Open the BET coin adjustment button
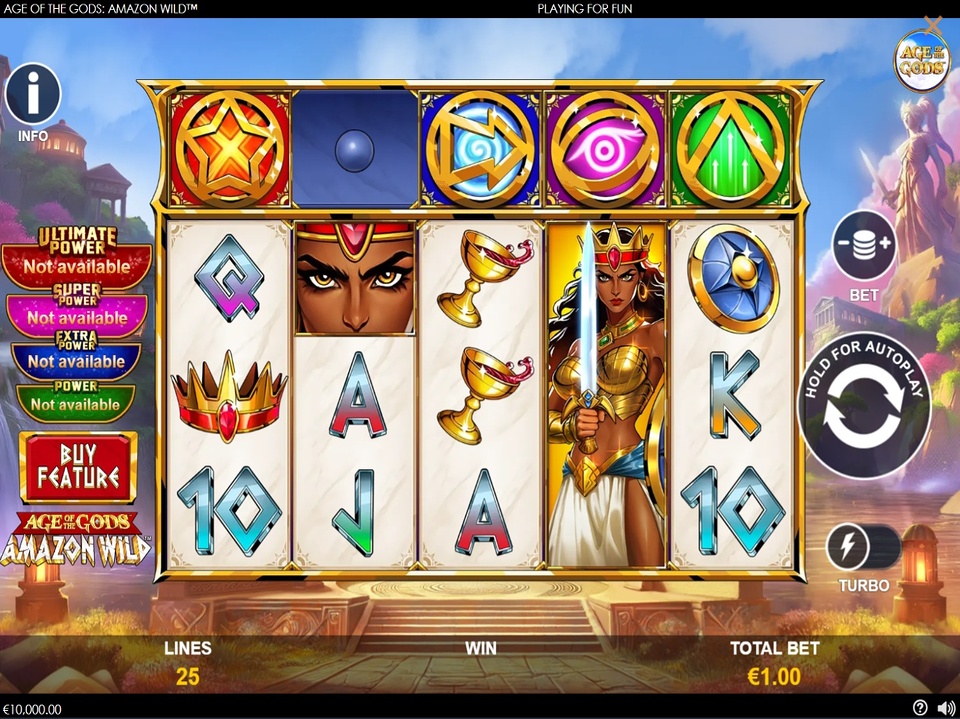The image size is (960, 719). [x=864, y=246]
